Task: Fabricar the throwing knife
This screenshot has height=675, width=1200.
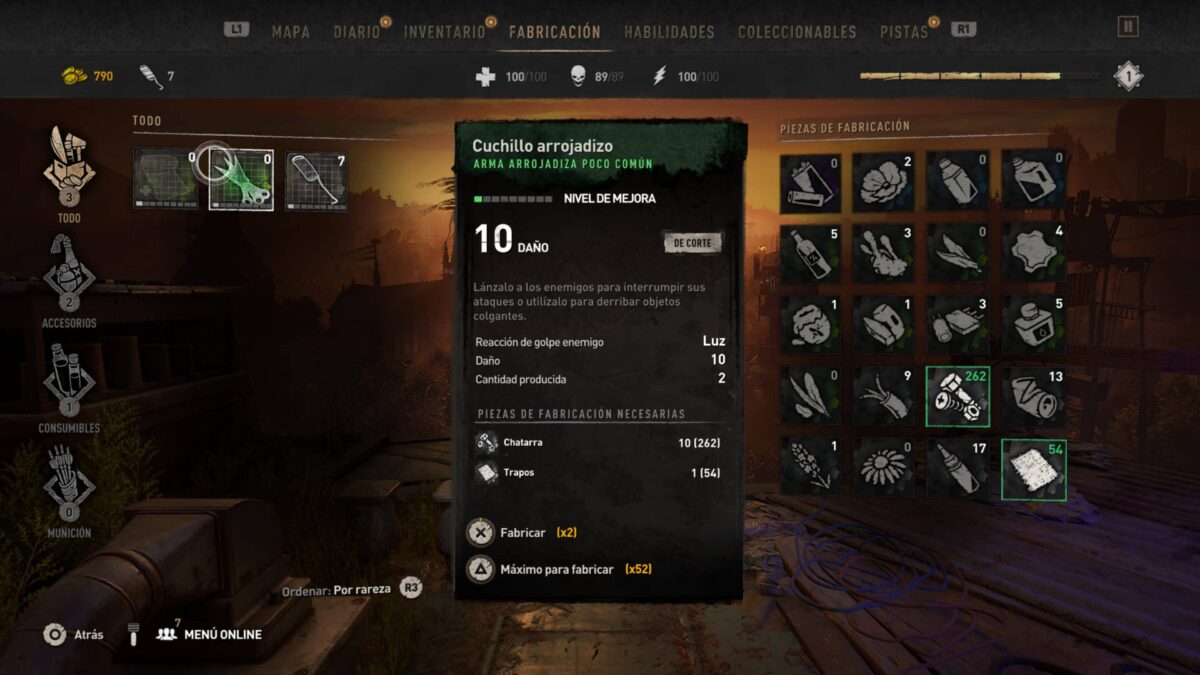Action: [x=522, y=533]
